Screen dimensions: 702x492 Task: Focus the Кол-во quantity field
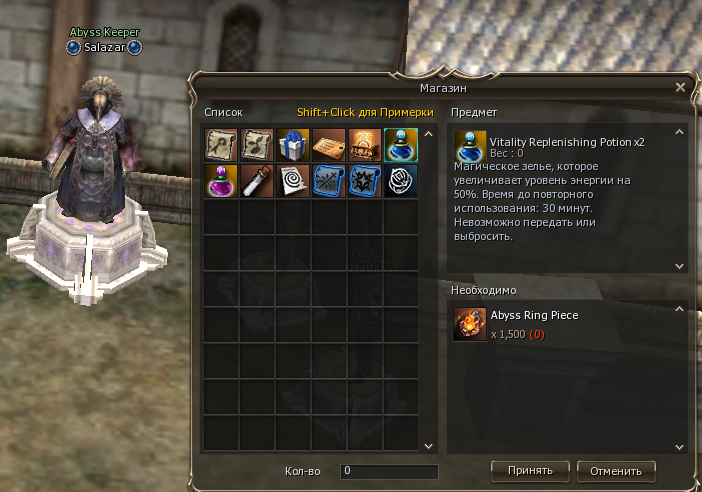coord(389,470)
